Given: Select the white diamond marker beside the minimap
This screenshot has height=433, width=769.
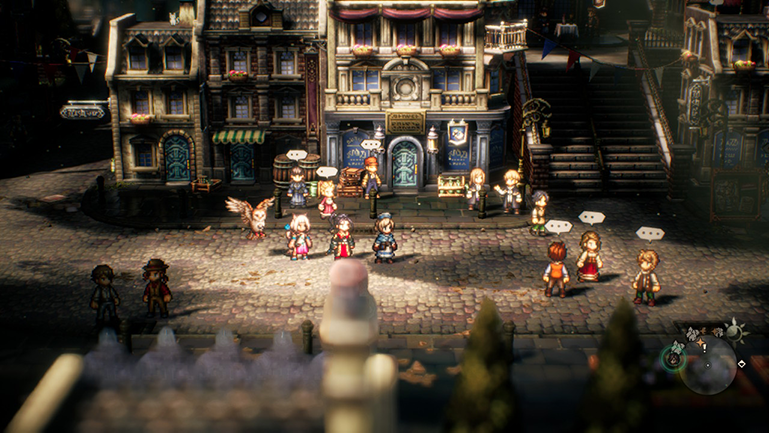Looking at the screenshot, I should coord(741,364).
